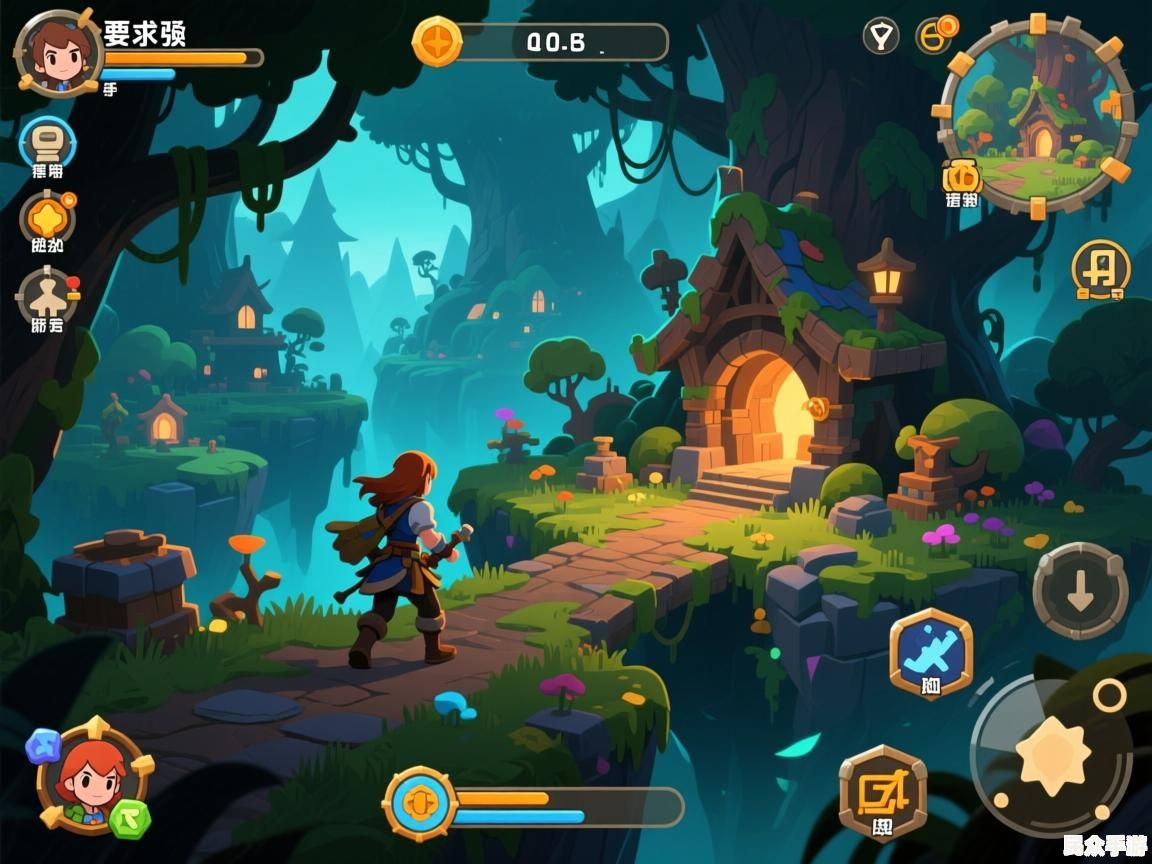Use the orange square-glyph skill button

pyautogui.click(x=882, y=792)
